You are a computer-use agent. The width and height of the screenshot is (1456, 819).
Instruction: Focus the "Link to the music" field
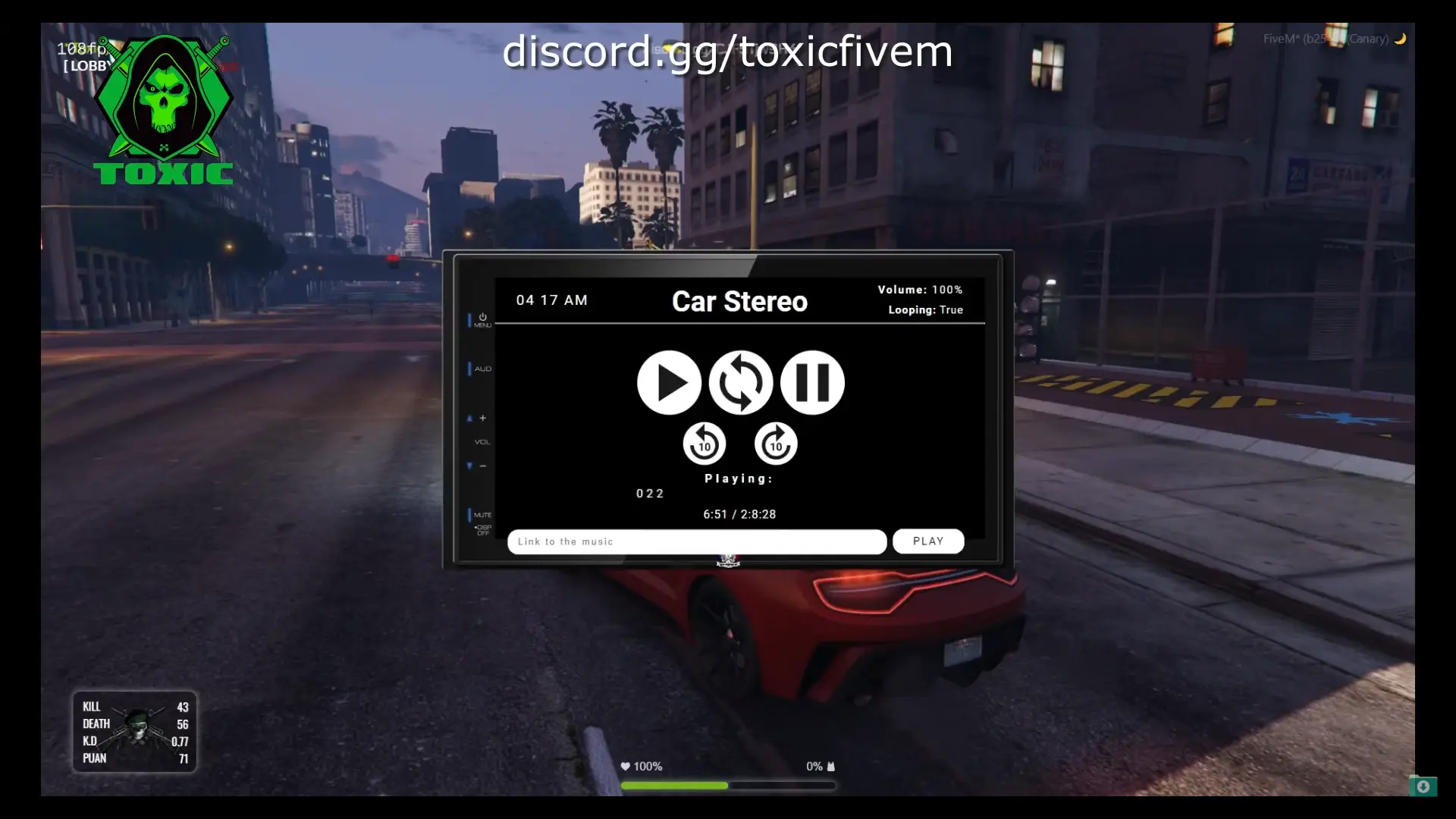coord(696,541)
